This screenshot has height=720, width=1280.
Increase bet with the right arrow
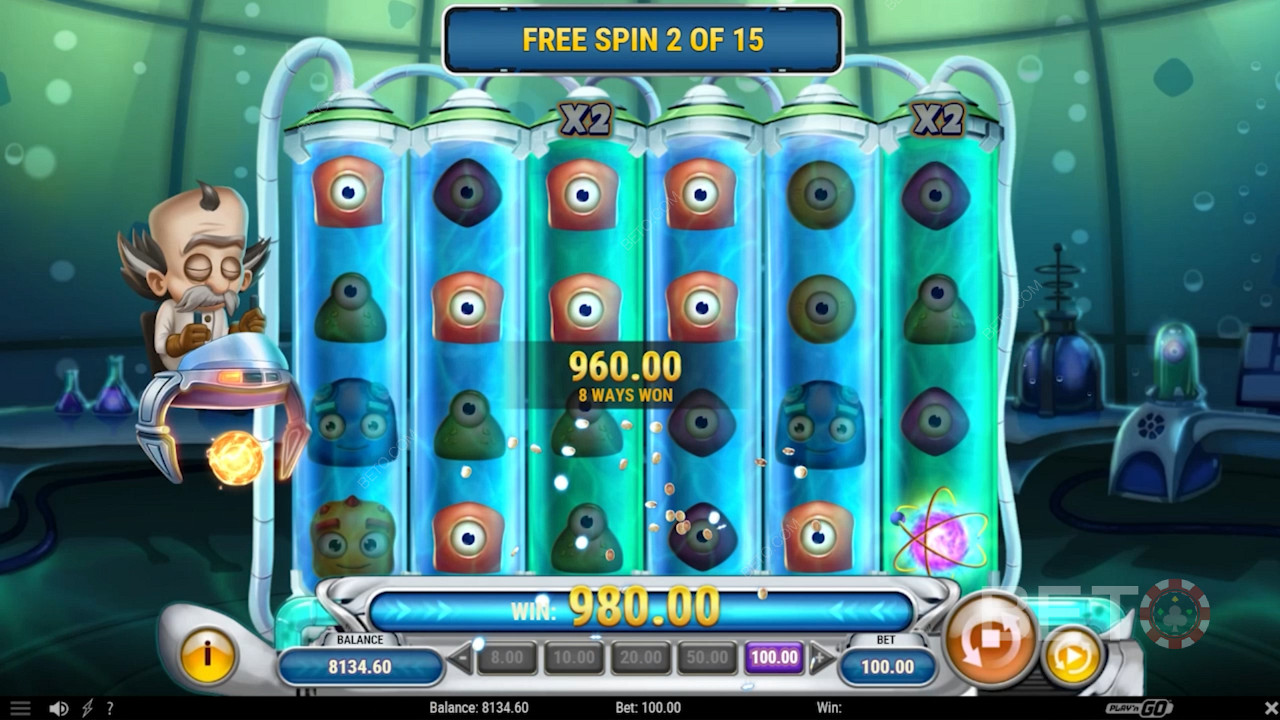[821, 658]
